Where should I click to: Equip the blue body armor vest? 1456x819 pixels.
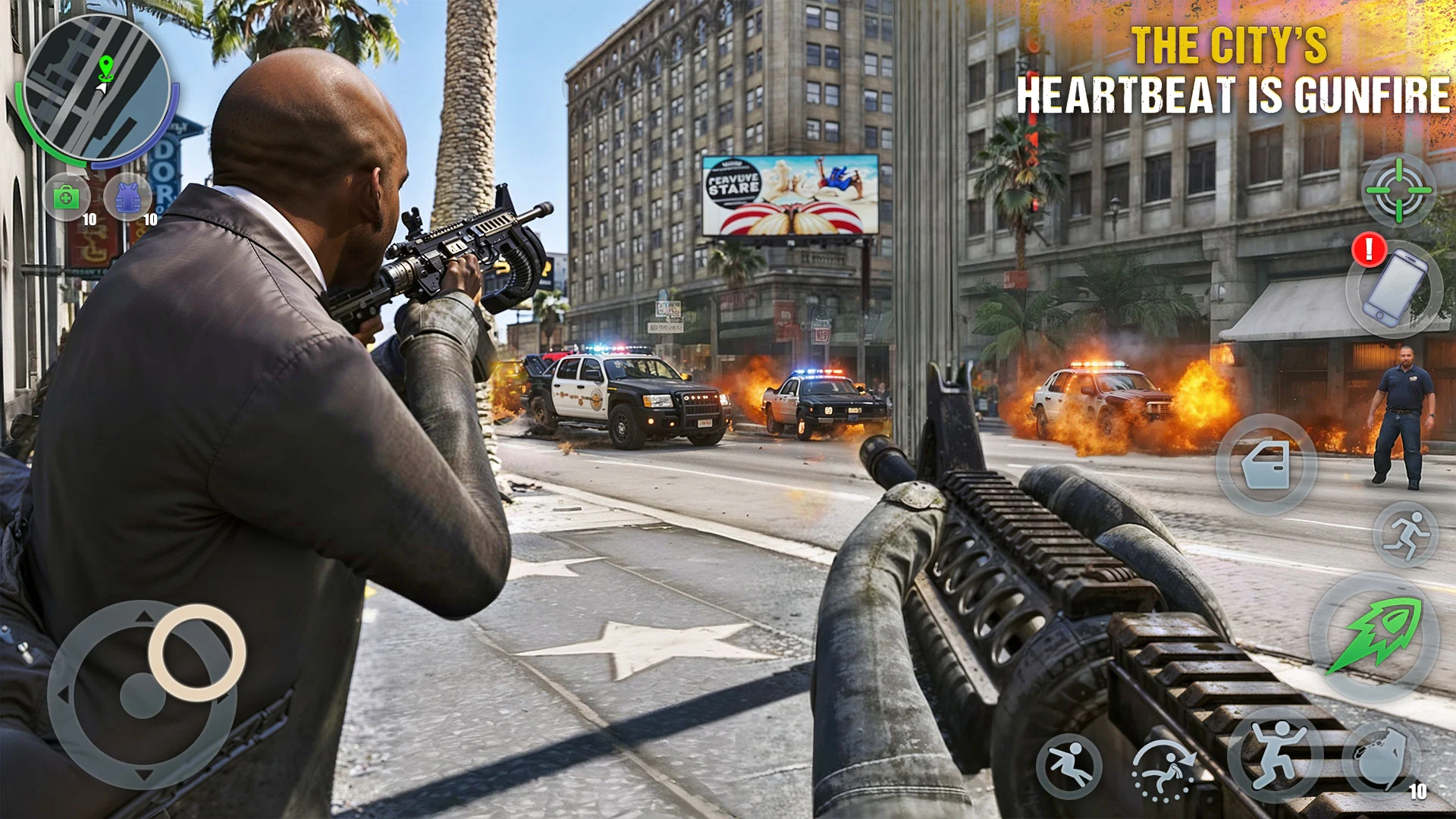pyautogui.click(x=127, y=197)
